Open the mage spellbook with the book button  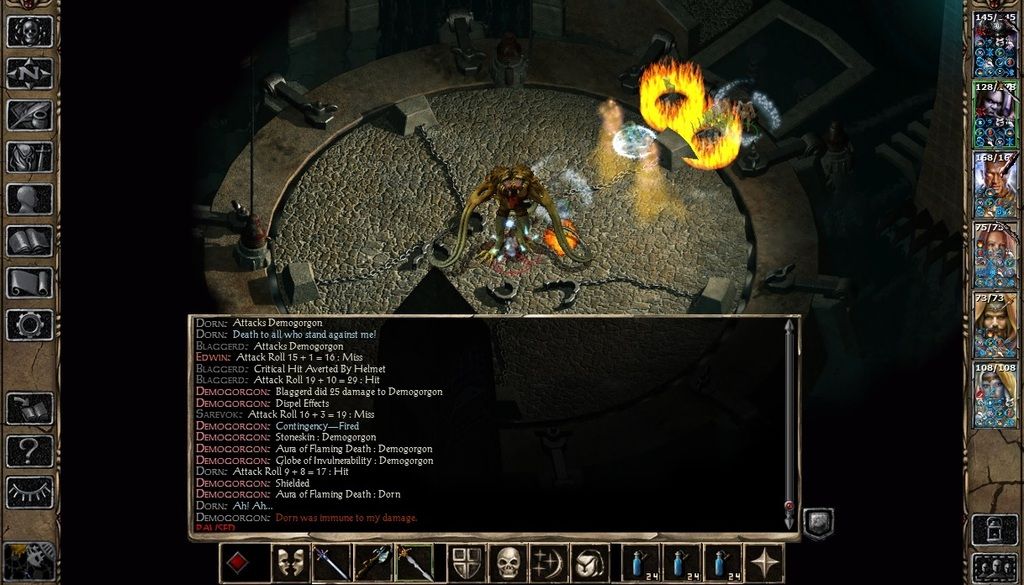point(30,241)
